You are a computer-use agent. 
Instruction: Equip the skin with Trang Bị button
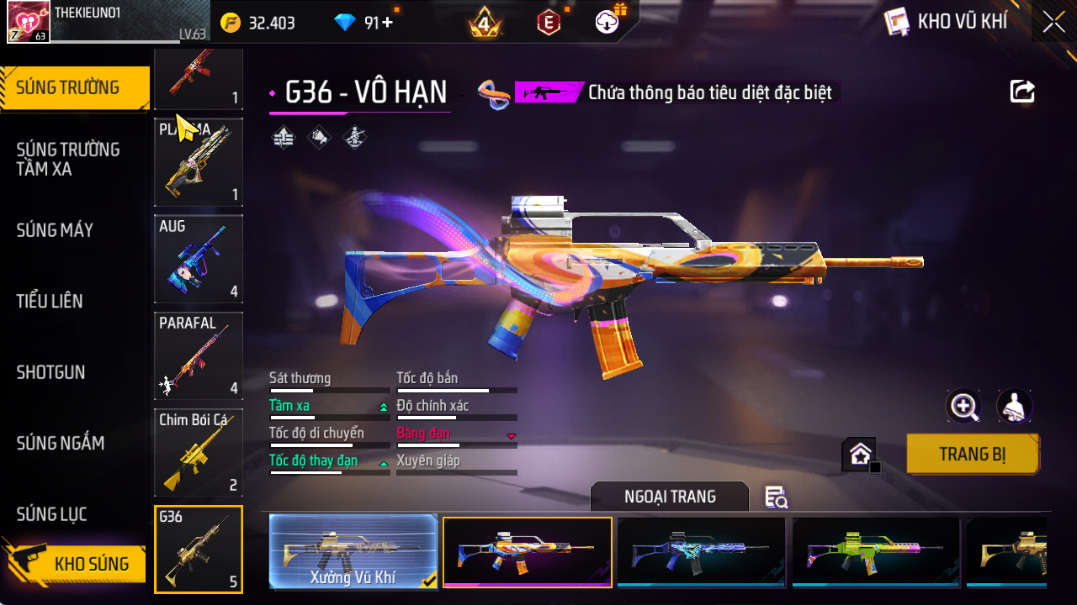point(972,454)
